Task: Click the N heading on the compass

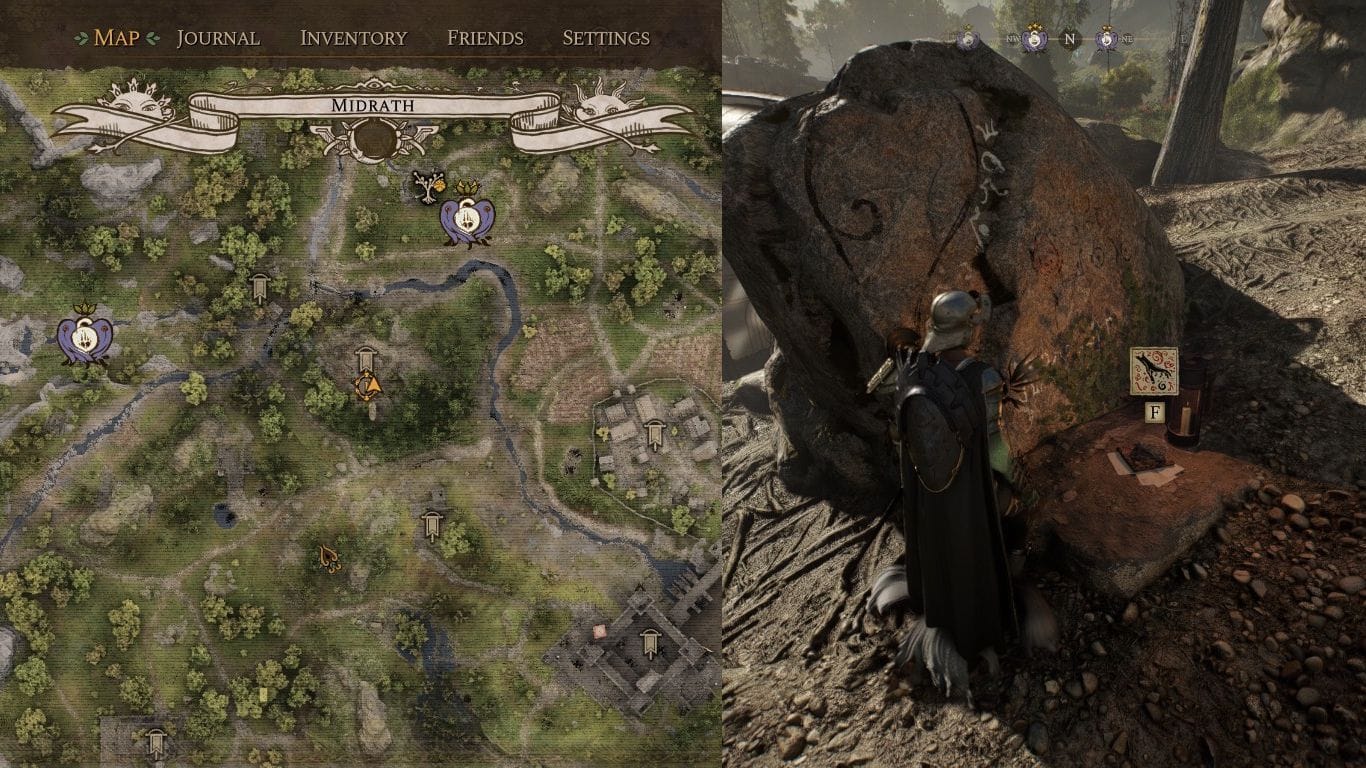Action: 1069,38
